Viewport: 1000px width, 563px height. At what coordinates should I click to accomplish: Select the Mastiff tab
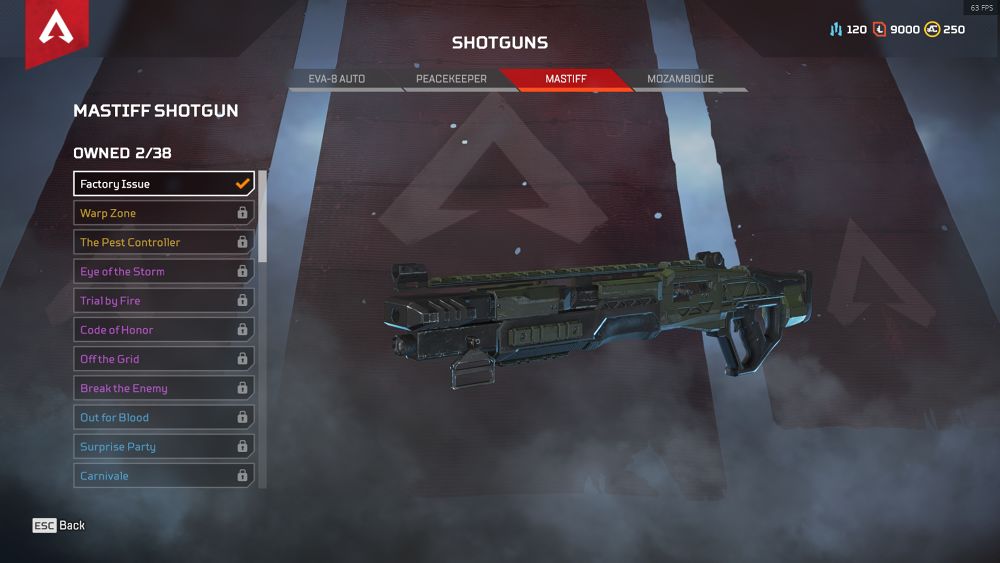566,79
